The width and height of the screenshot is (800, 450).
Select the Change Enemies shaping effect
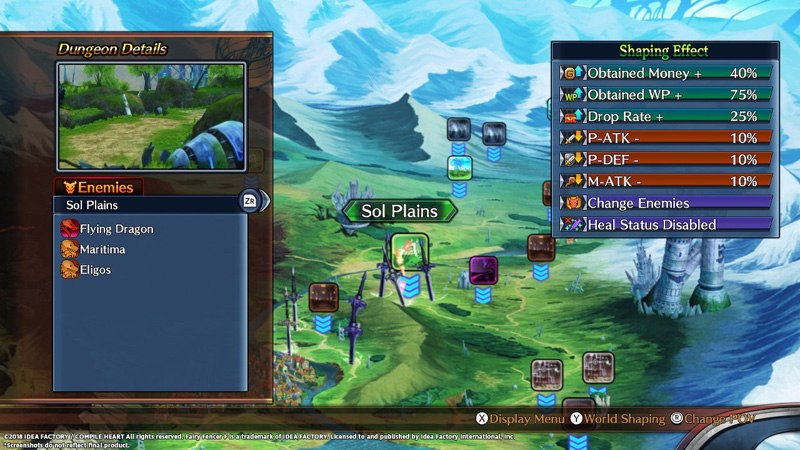(665, 203)
